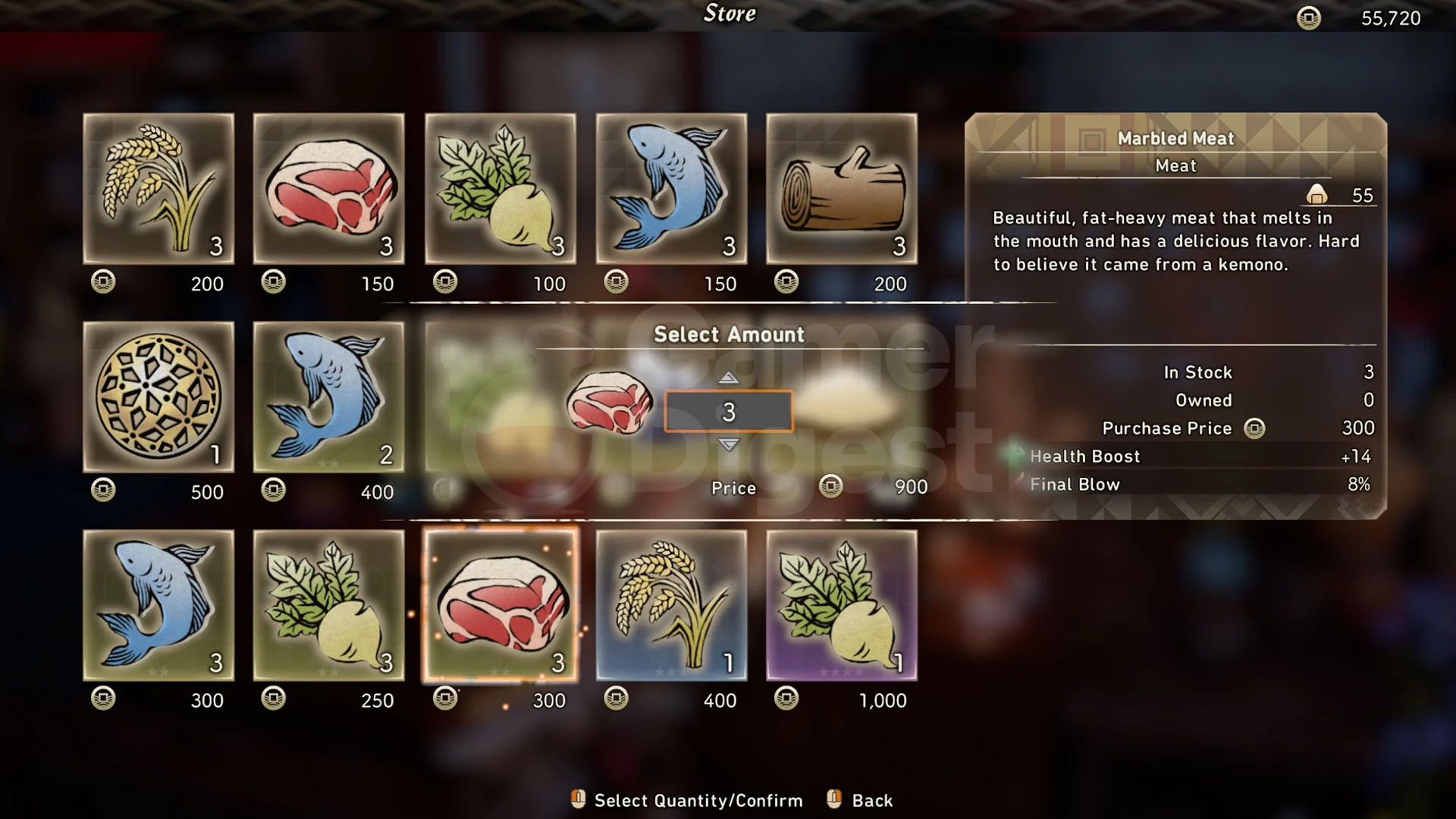This screenshot has height=819, width=1456.
Task: Choose the rice stalk priced at 400
Action: 671,605
